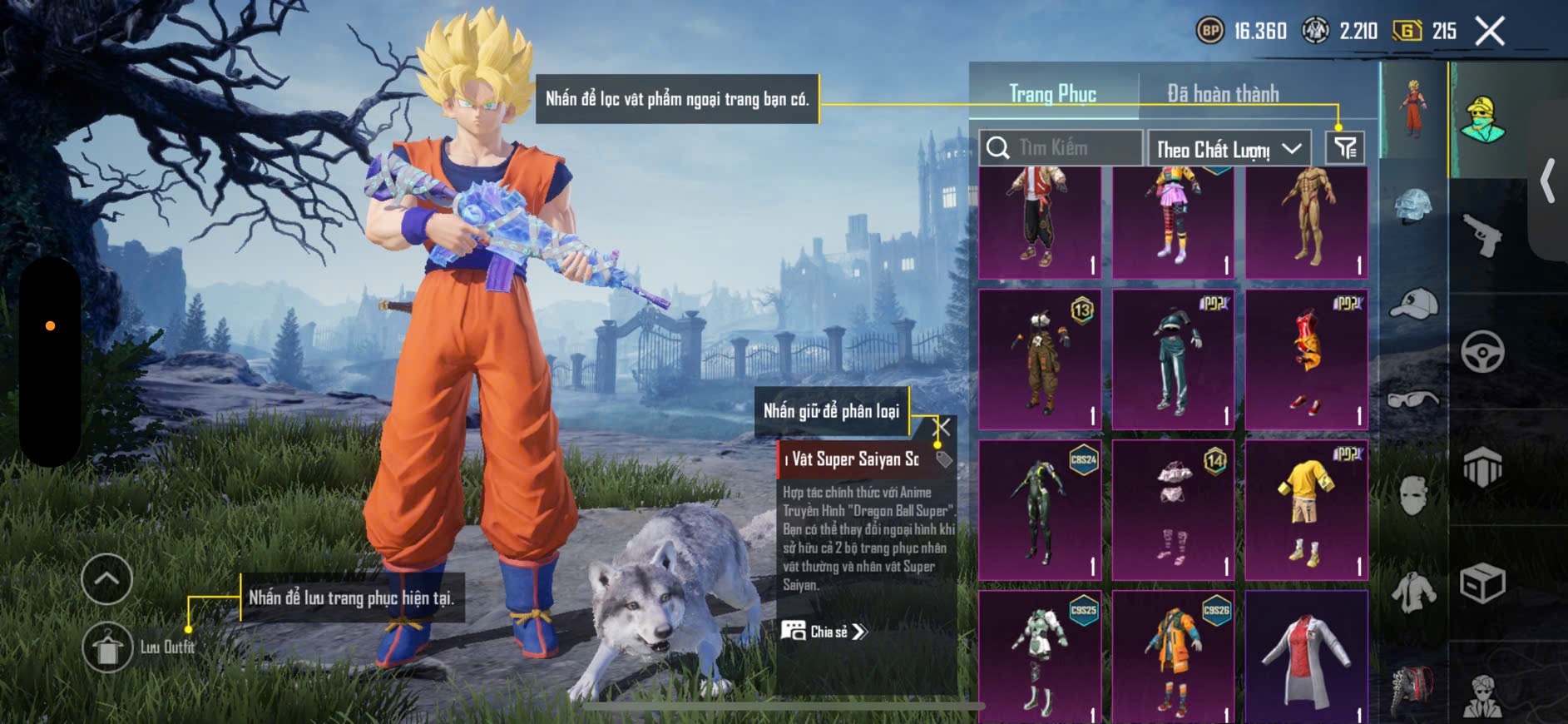Select the teal tracksuit outfit

click(x=1173, y=360)
